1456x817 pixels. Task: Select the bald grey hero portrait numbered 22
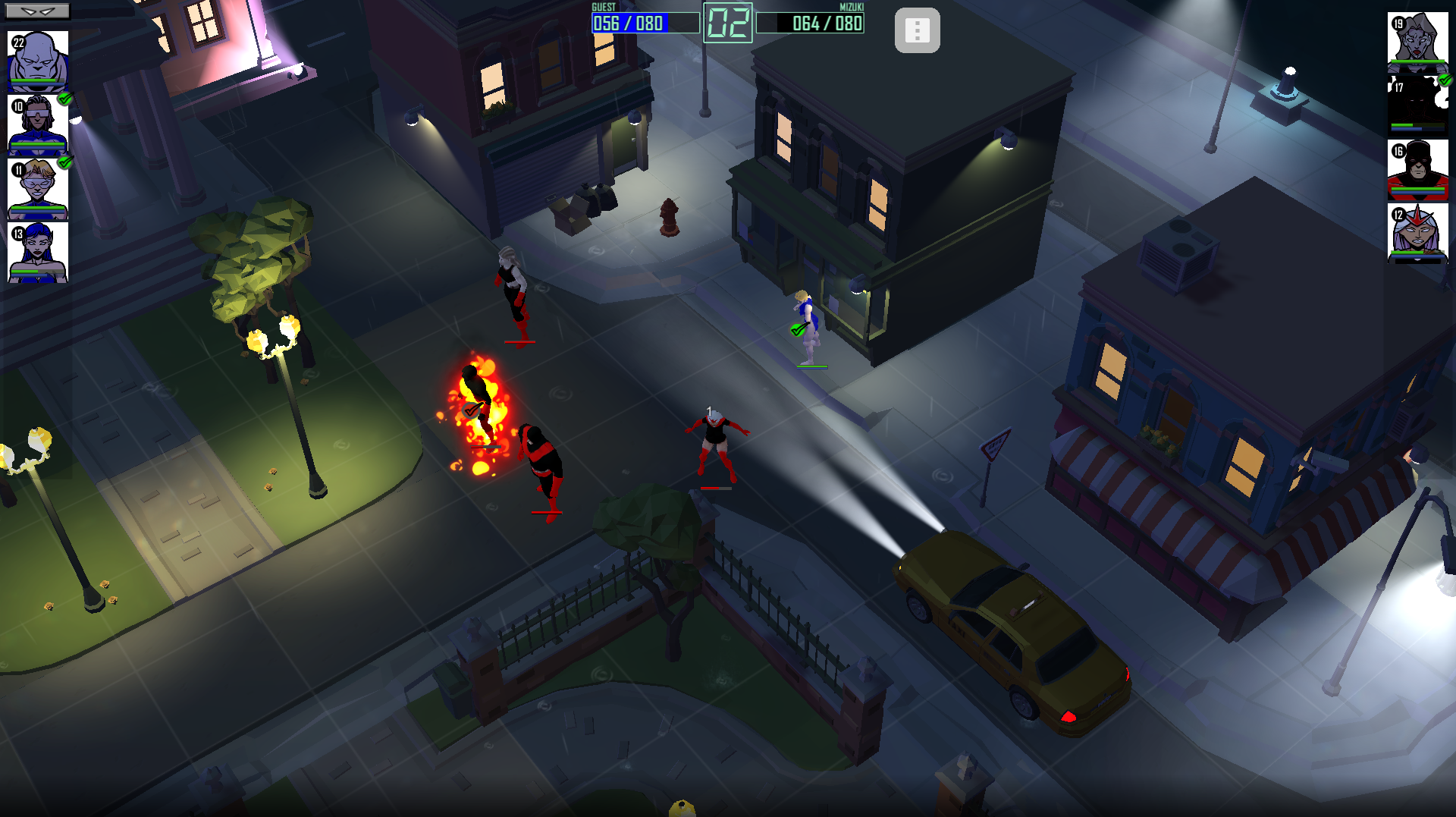38,61
